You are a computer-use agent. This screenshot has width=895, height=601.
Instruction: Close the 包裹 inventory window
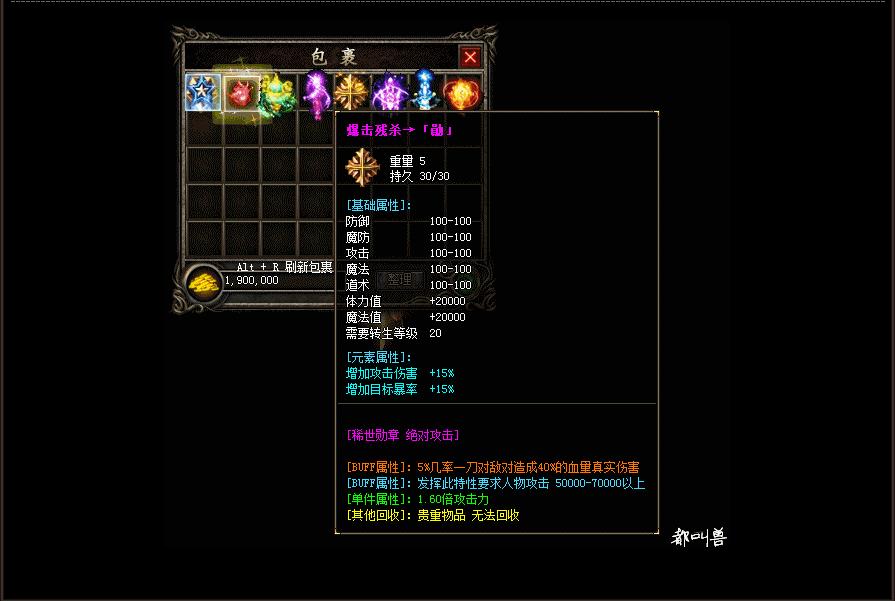click(470, 57)
